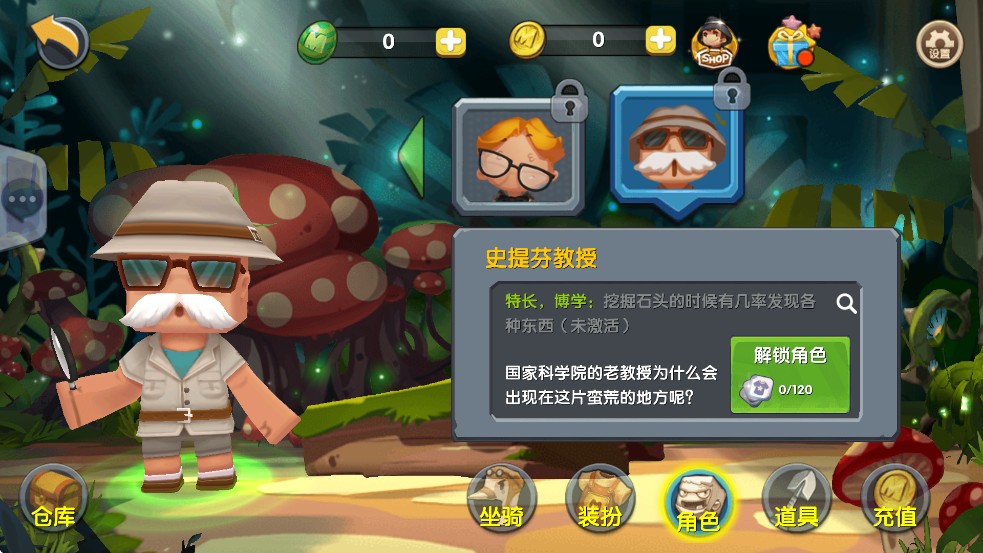Switch to the 坐骑 mounts tab
The width and height of the screenshot is (983, 553).
click(502, 500)
